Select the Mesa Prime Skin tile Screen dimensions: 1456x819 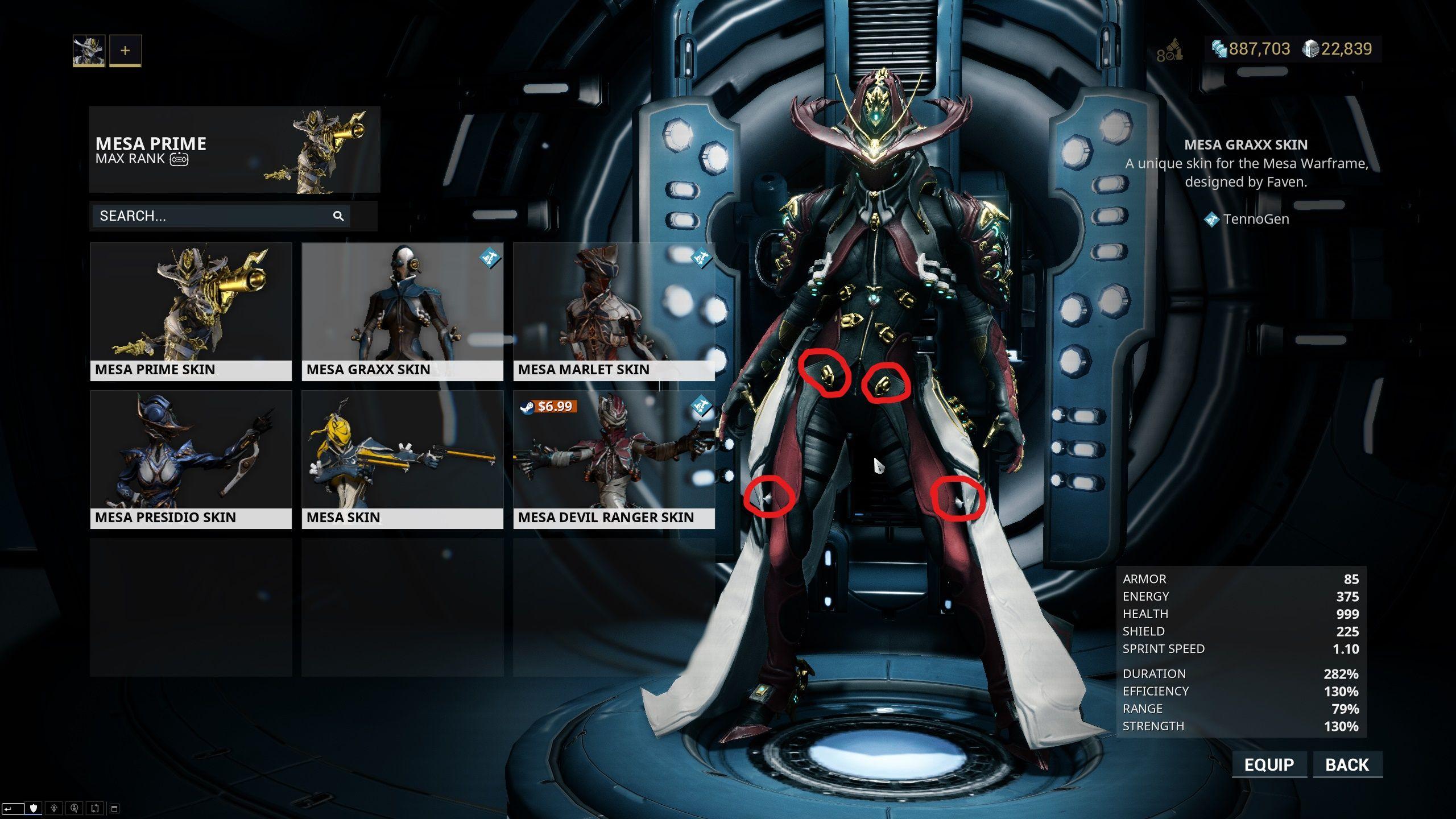(191, 311)
